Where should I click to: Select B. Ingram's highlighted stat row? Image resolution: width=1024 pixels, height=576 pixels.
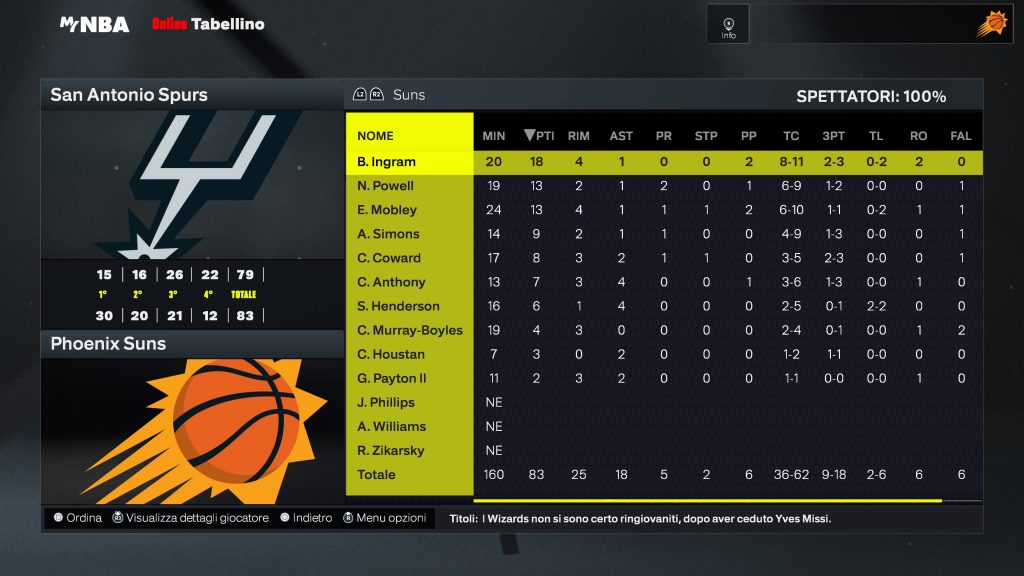pyautogui.click(x=386, y=162)
